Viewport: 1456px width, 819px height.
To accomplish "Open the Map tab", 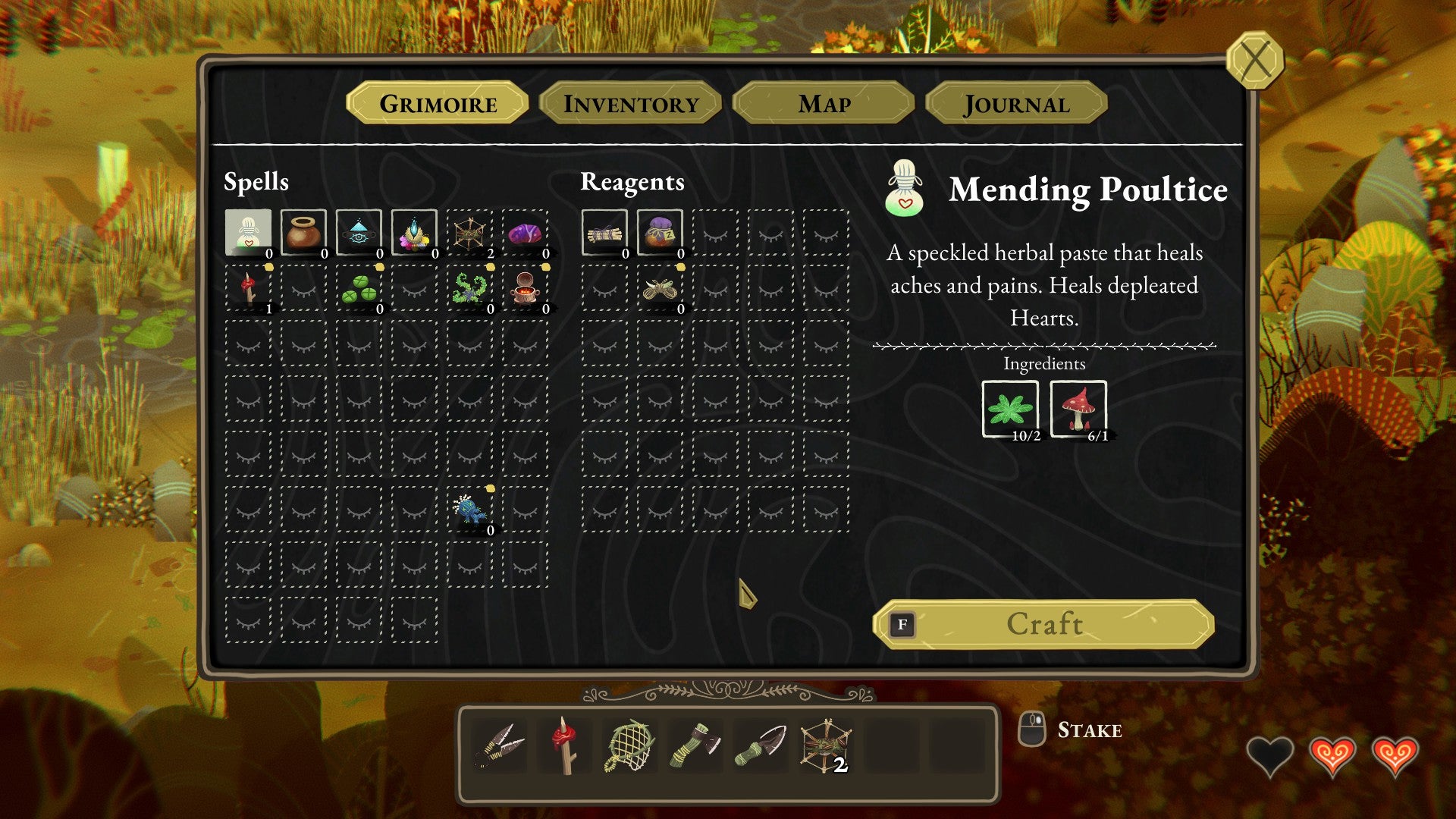I will coord(824,103).
